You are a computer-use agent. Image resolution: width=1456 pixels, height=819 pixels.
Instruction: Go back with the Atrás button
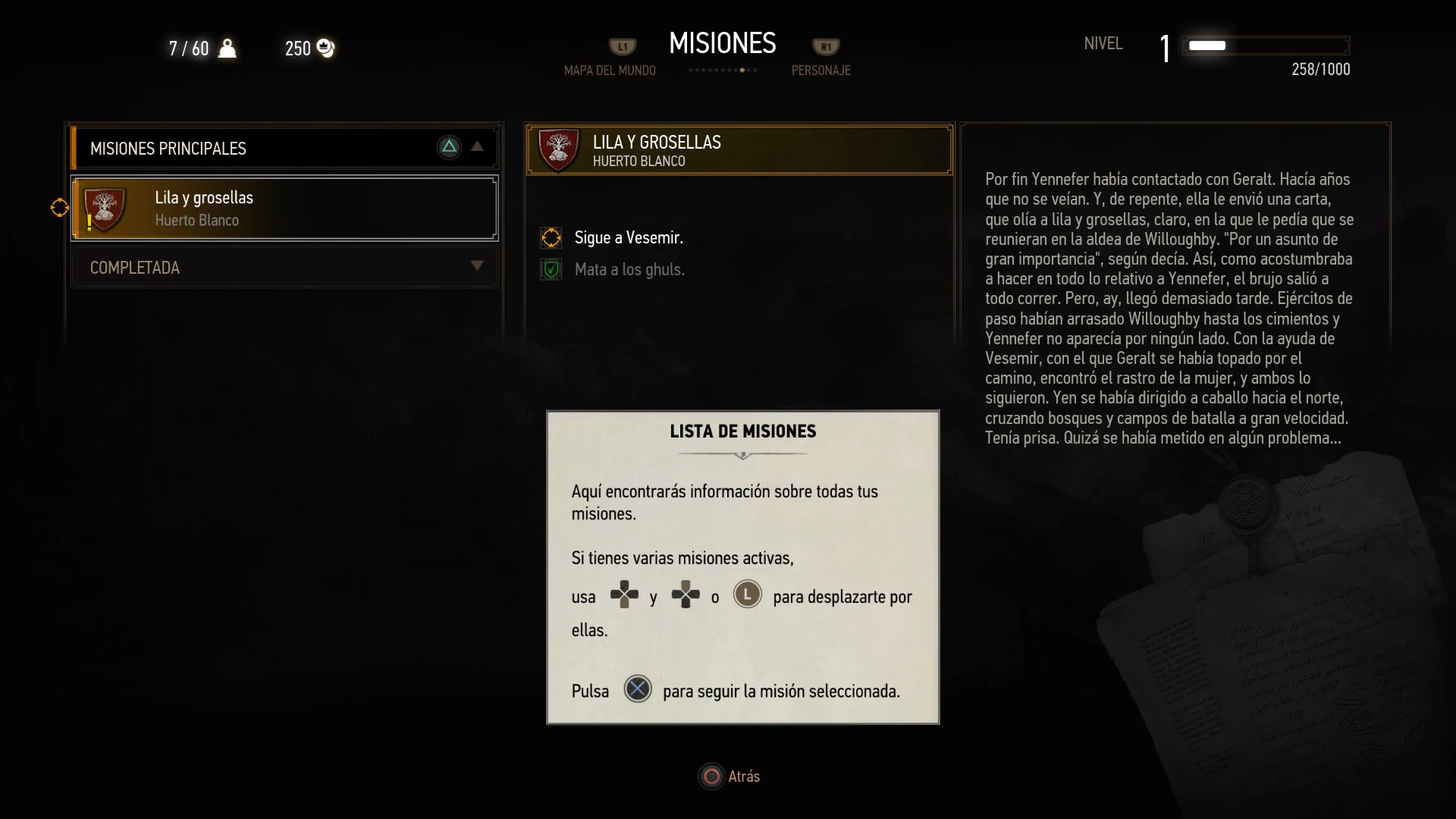coord(730,777)
